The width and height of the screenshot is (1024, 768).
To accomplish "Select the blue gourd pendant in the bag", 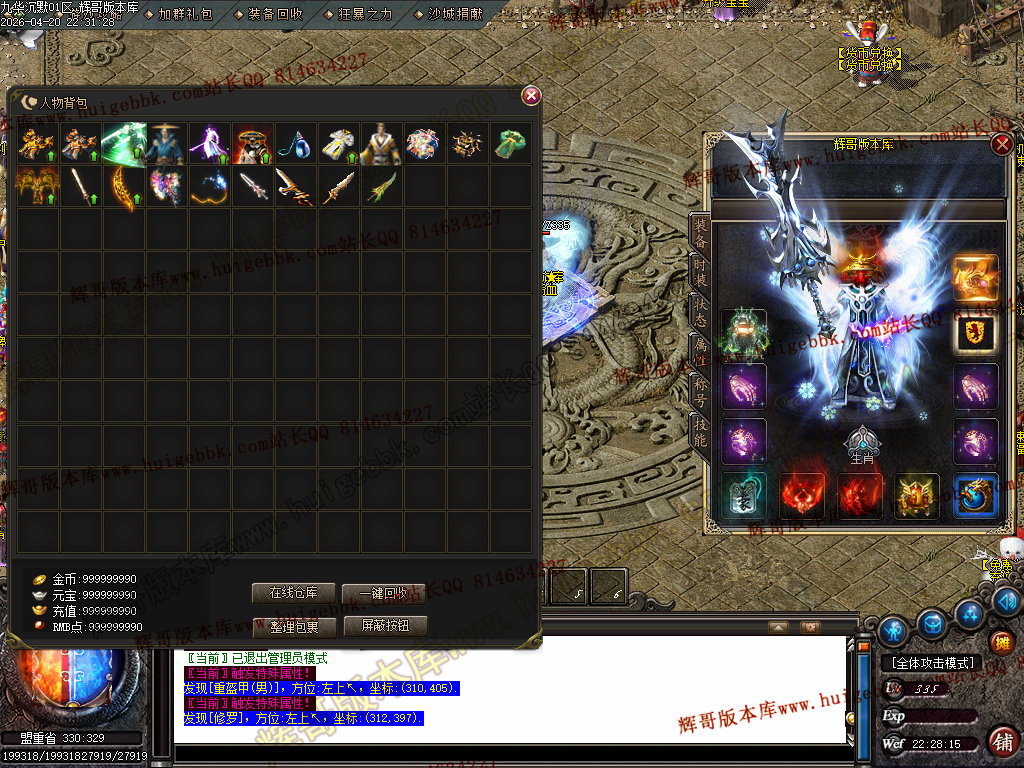I will click(295, 144).
